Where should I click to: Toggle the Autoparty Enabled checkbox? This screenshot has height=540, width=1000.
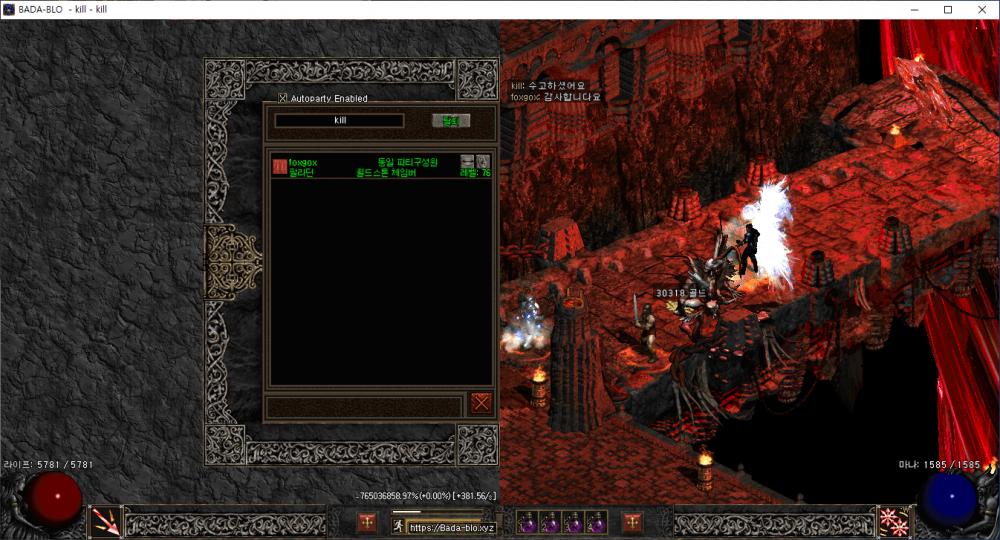point(283,98)
